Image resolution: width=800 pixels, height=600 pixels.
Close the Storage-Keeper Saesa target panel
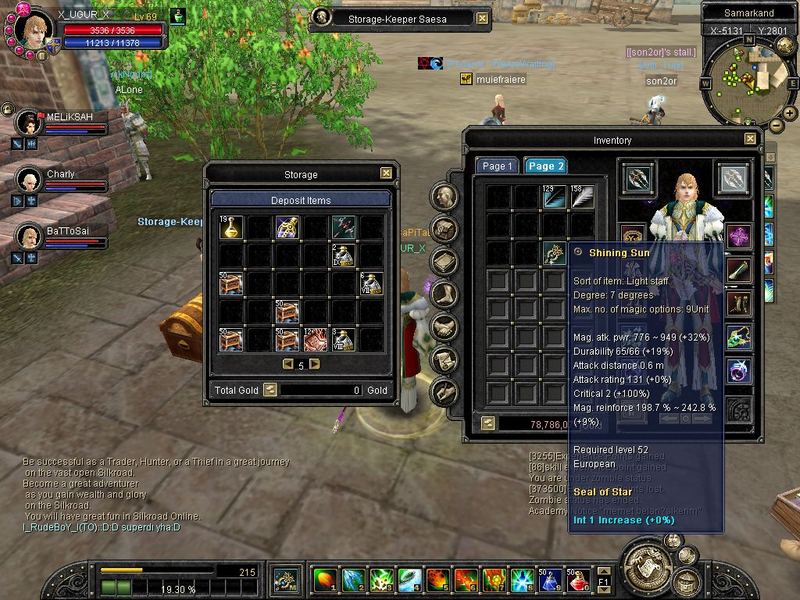(x=482, y=18)
